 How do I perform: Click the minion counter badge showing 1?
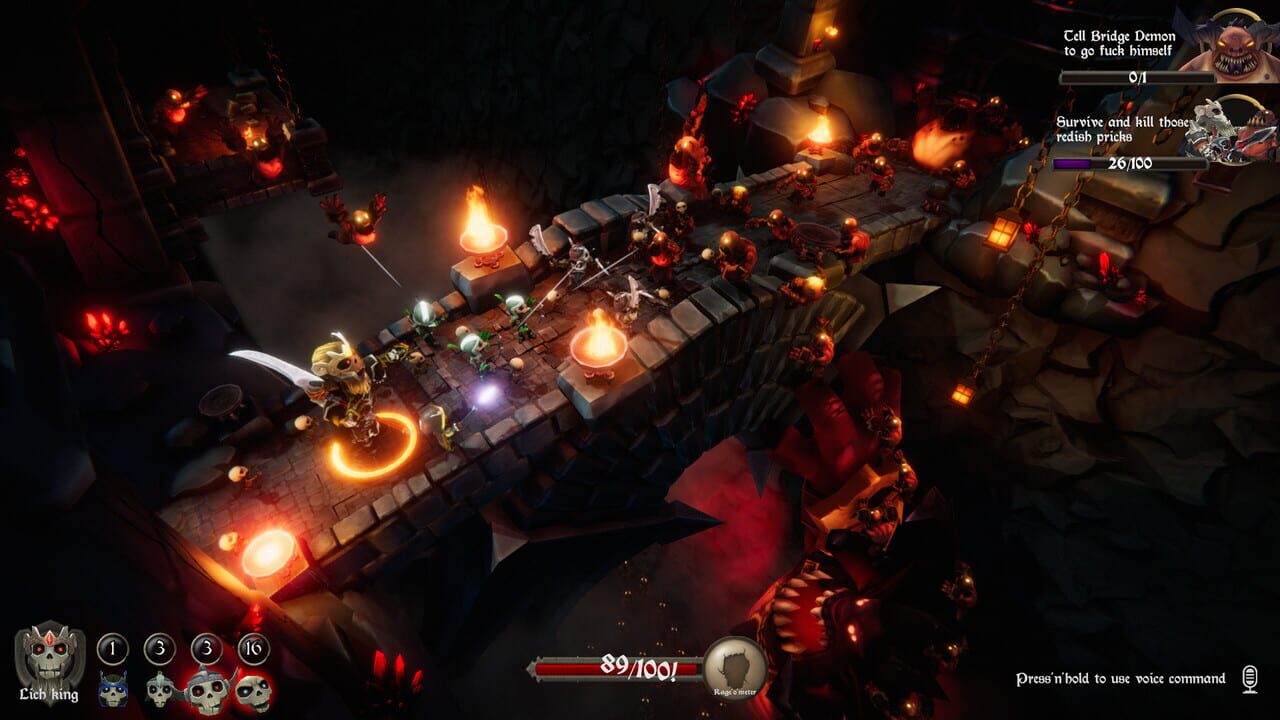click(113, 647)
